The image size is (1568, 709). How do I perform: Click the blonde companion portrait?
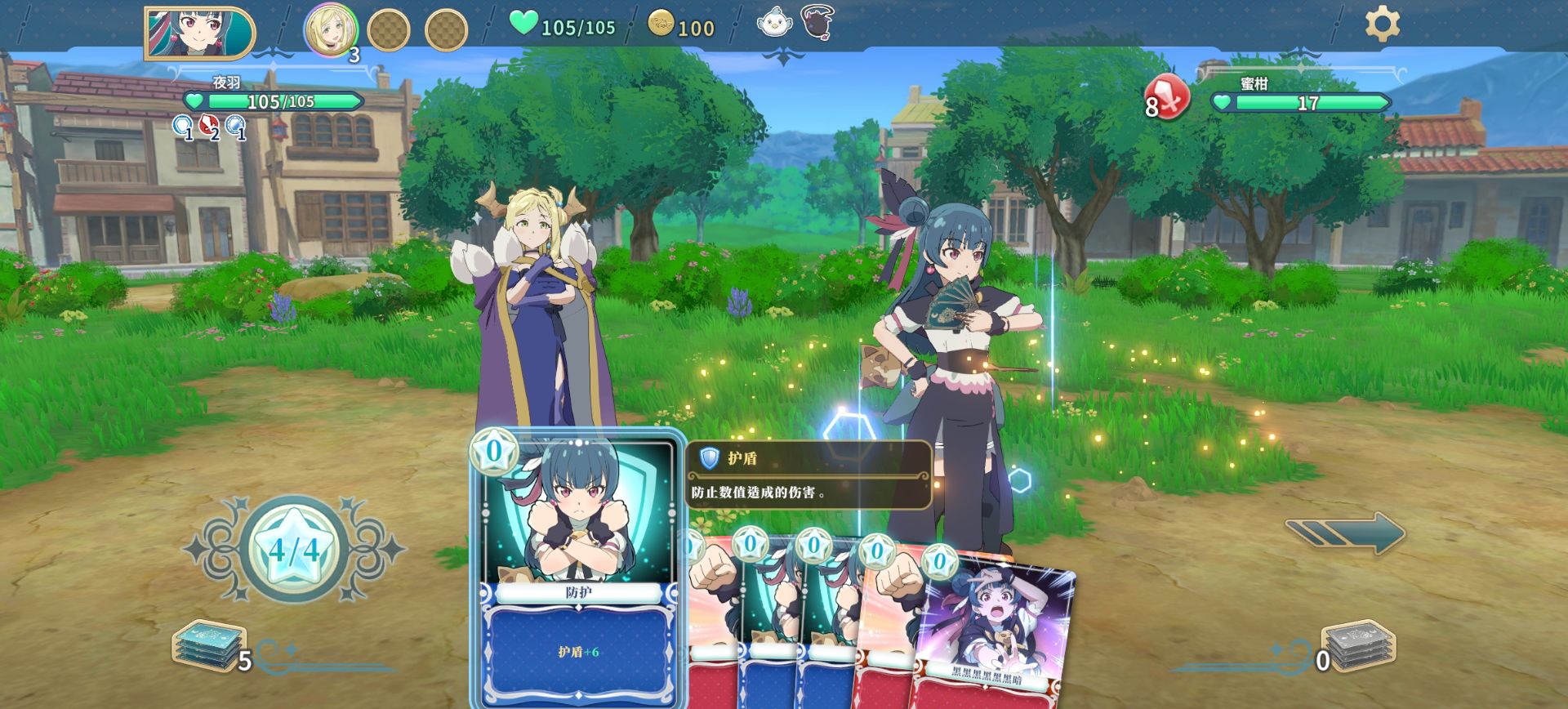tap(331, 30)
